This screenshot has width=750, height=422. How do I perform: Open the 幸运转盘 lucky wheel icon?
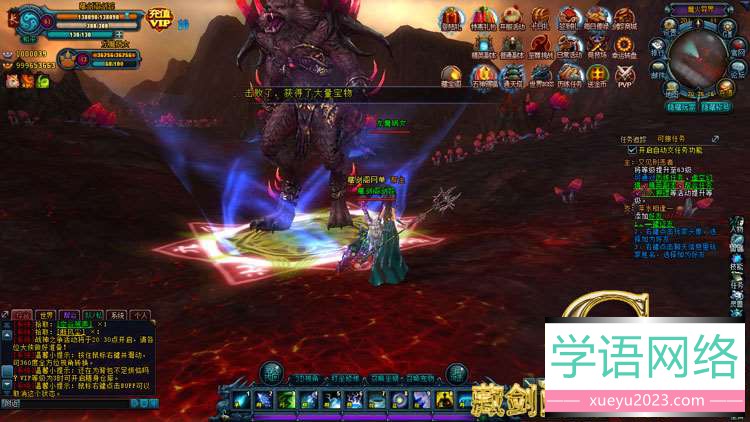[626, 47]
